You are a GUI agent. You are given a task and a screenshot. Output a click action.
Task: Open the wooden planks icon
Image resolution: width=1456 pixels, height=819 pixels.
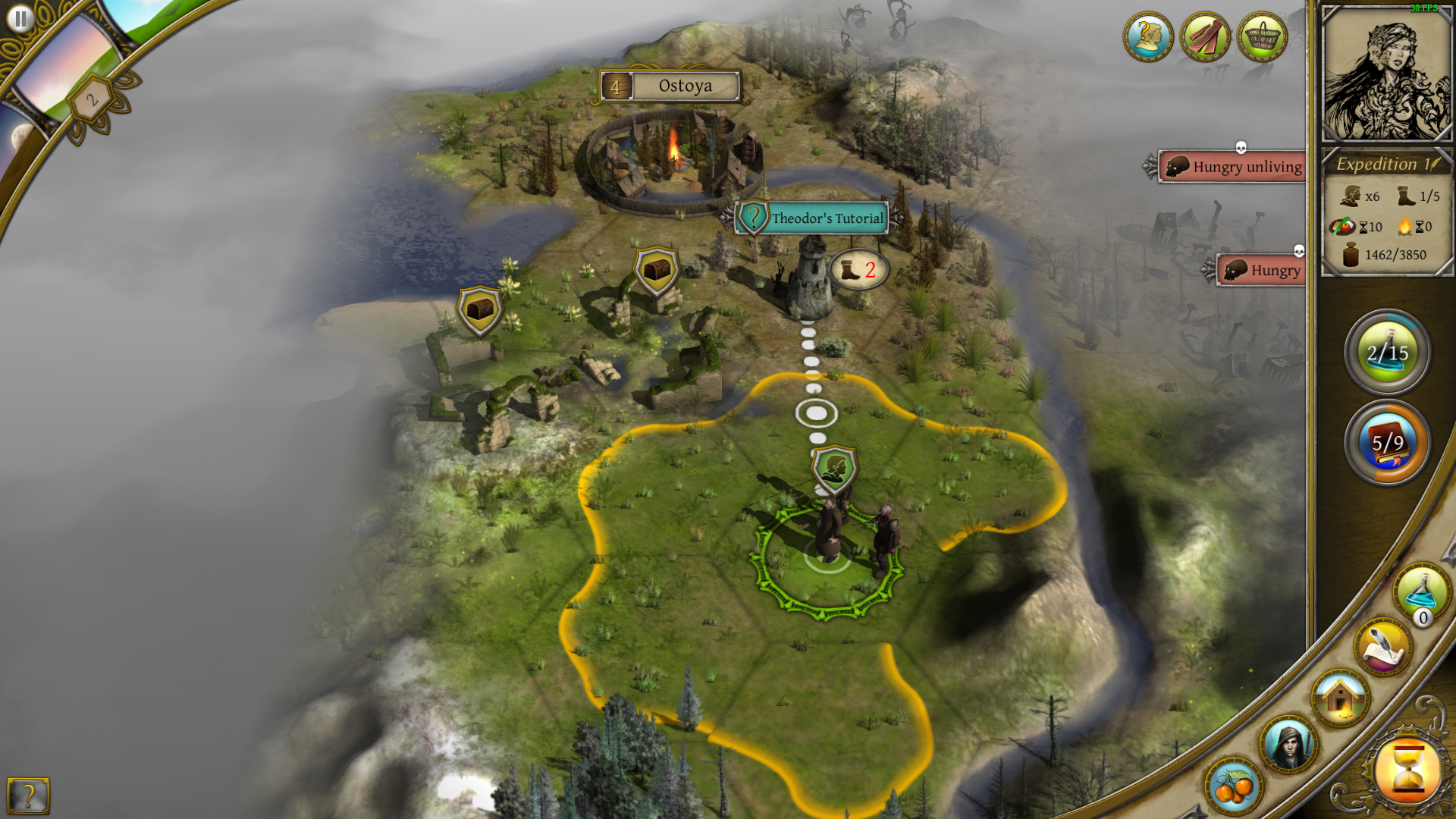pos(1205,36)
